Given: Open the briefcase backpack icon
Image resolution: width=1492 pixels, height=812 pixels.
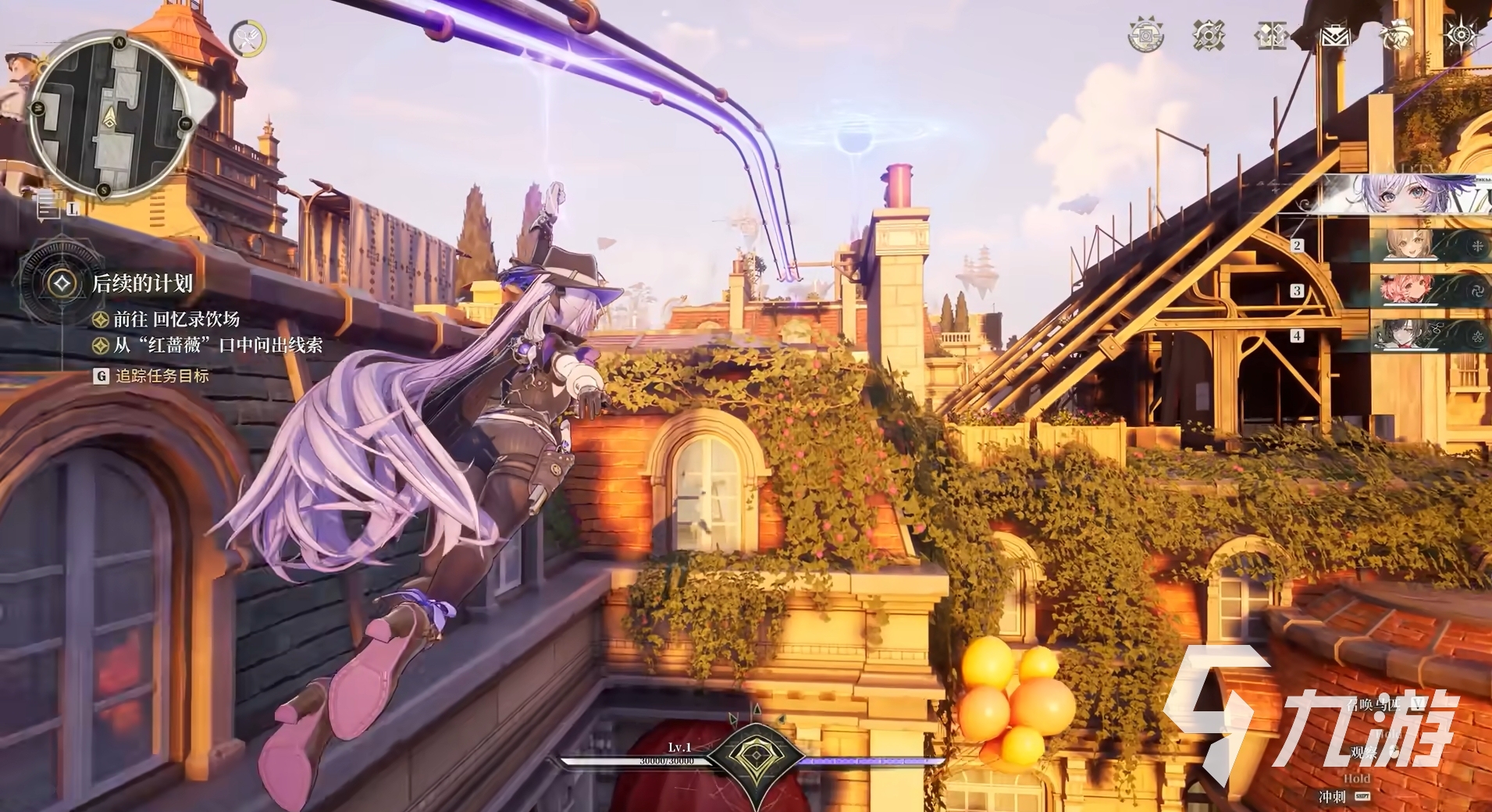Looking at the screenshot, I should 1334,35.
